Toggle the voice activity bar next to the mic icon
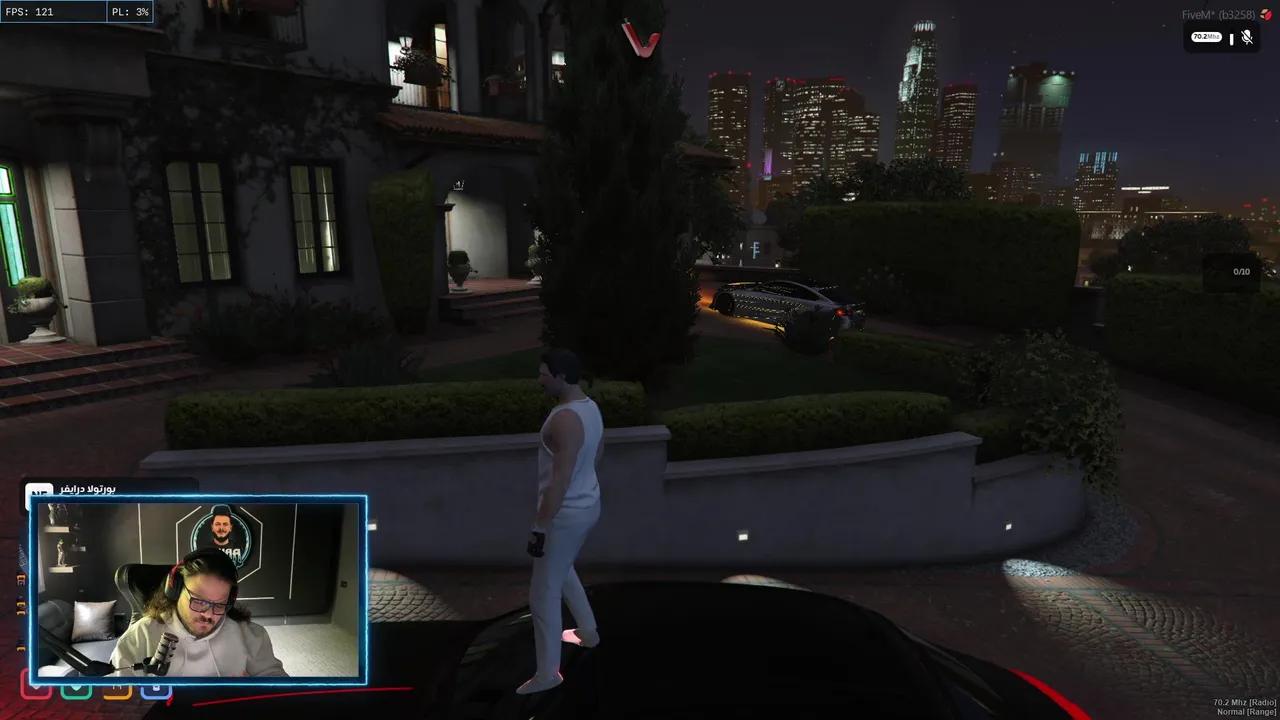The image size is (1280, 720). [x=1232, y=38]
